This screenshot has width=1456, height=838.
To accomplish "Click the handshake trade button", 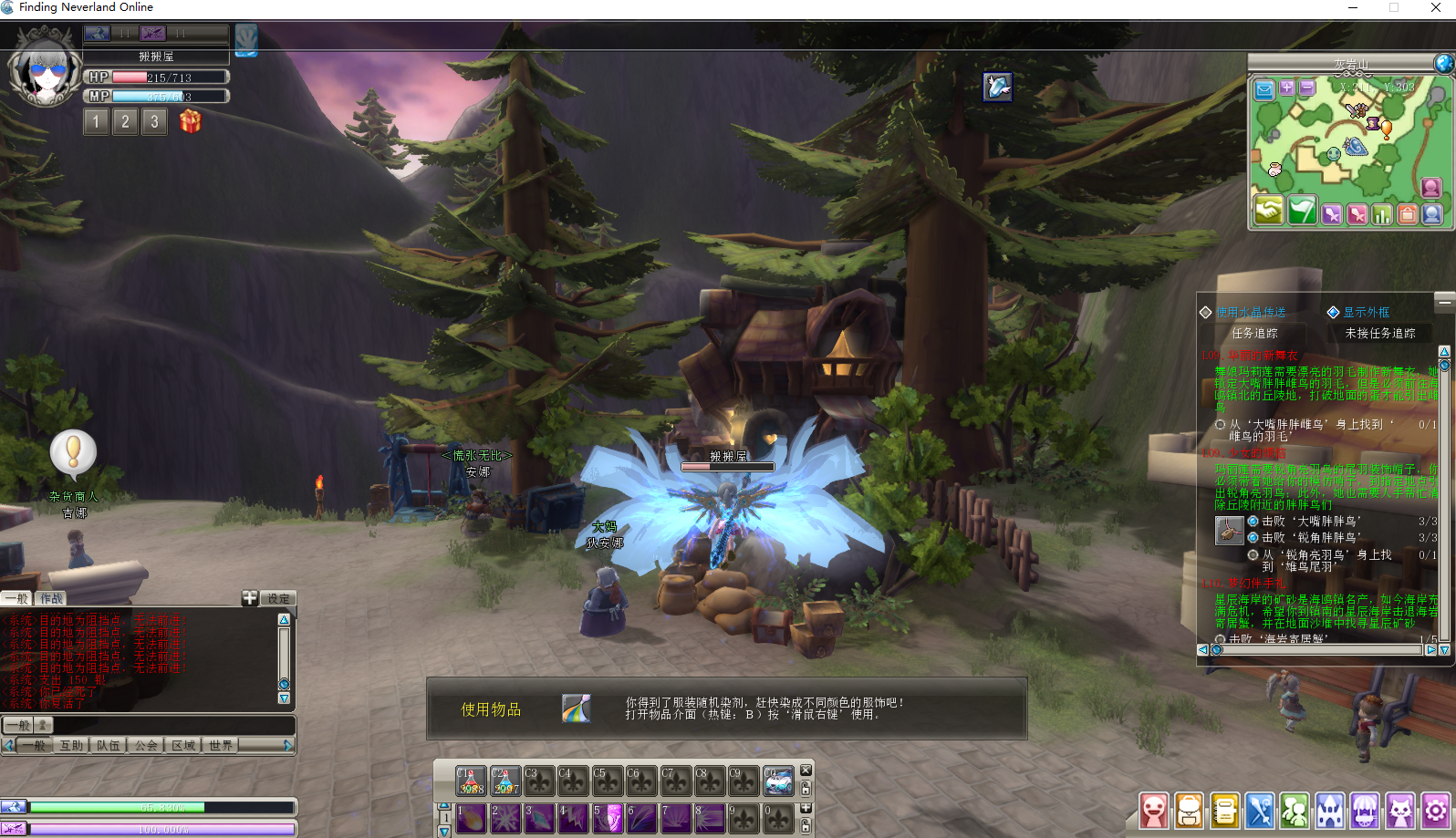I will (x=1268, y=212).
